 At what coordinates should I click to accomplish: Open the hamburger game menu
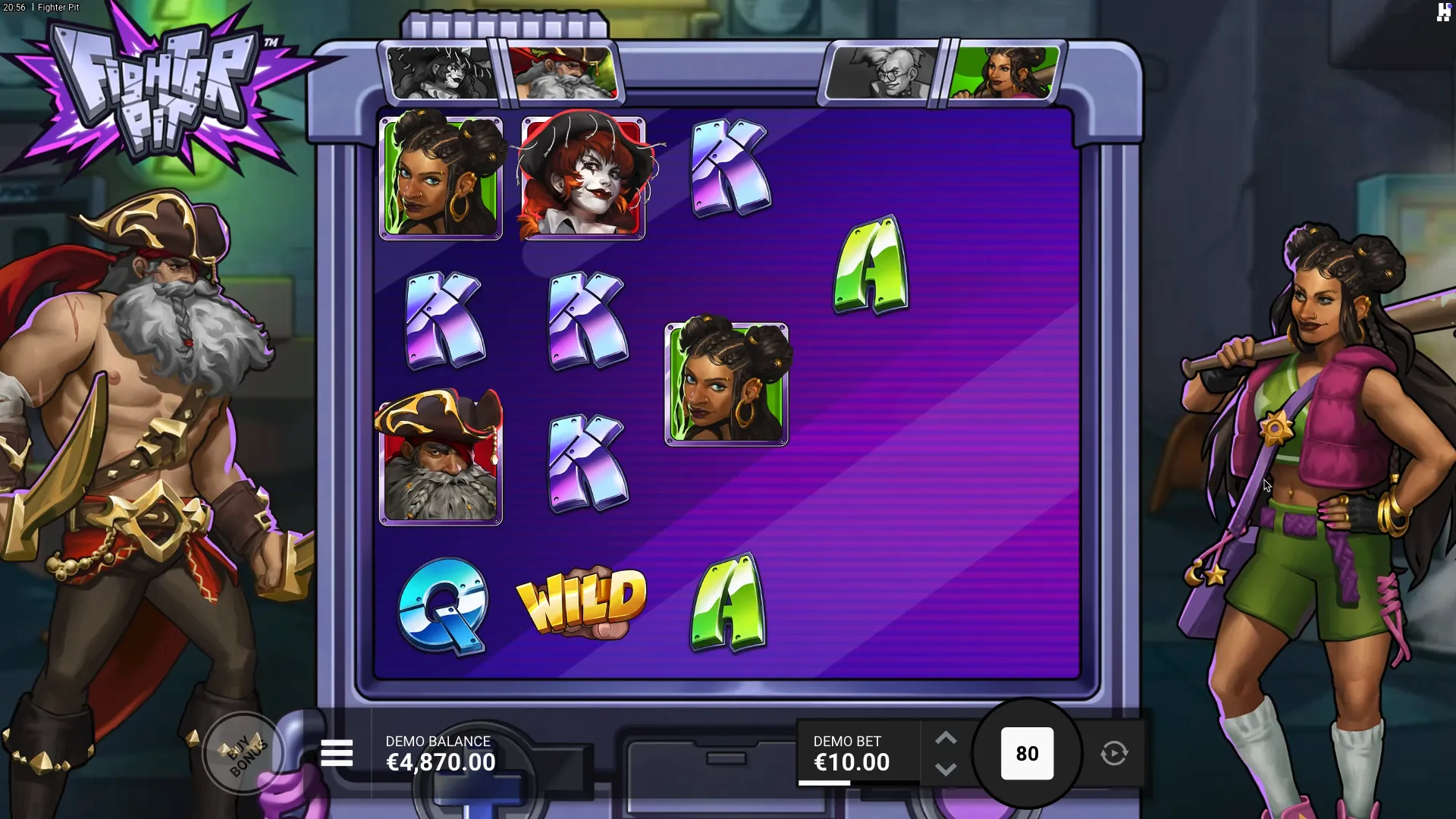click(337, 754)
